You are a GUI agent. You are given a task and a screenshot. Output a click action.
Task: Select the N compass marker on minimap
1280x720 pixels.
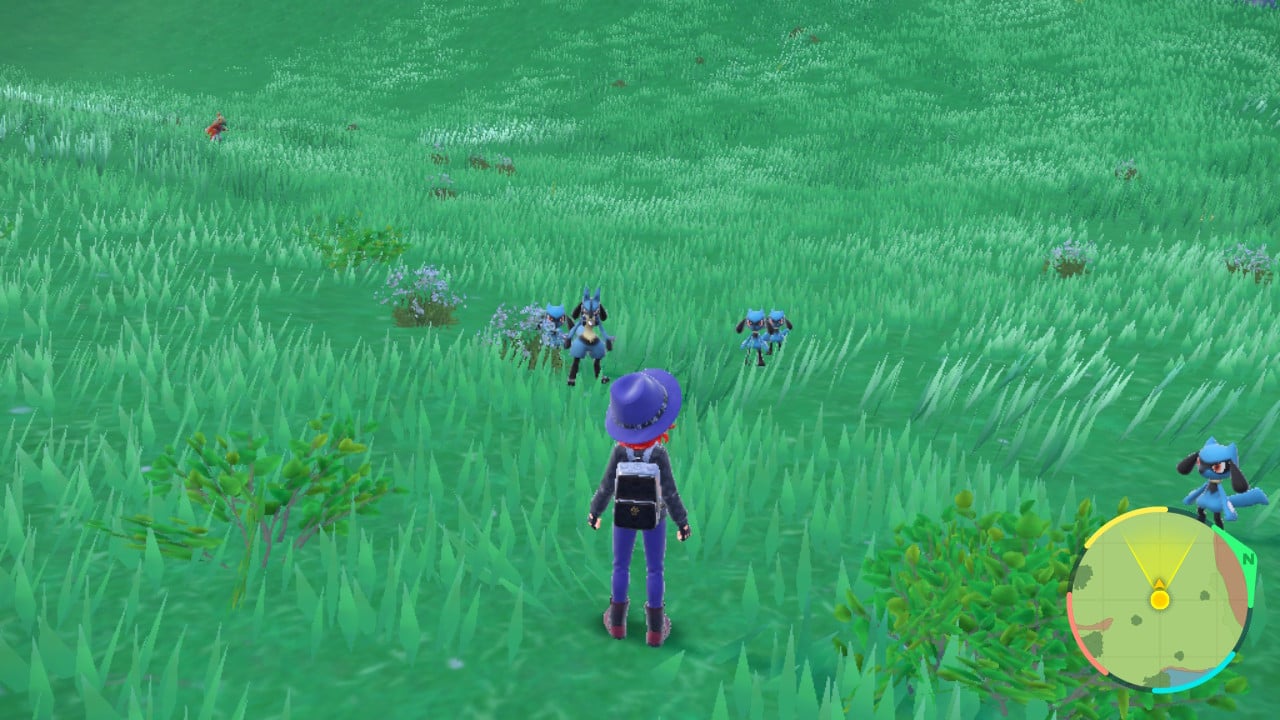[x=1248, y=558]
